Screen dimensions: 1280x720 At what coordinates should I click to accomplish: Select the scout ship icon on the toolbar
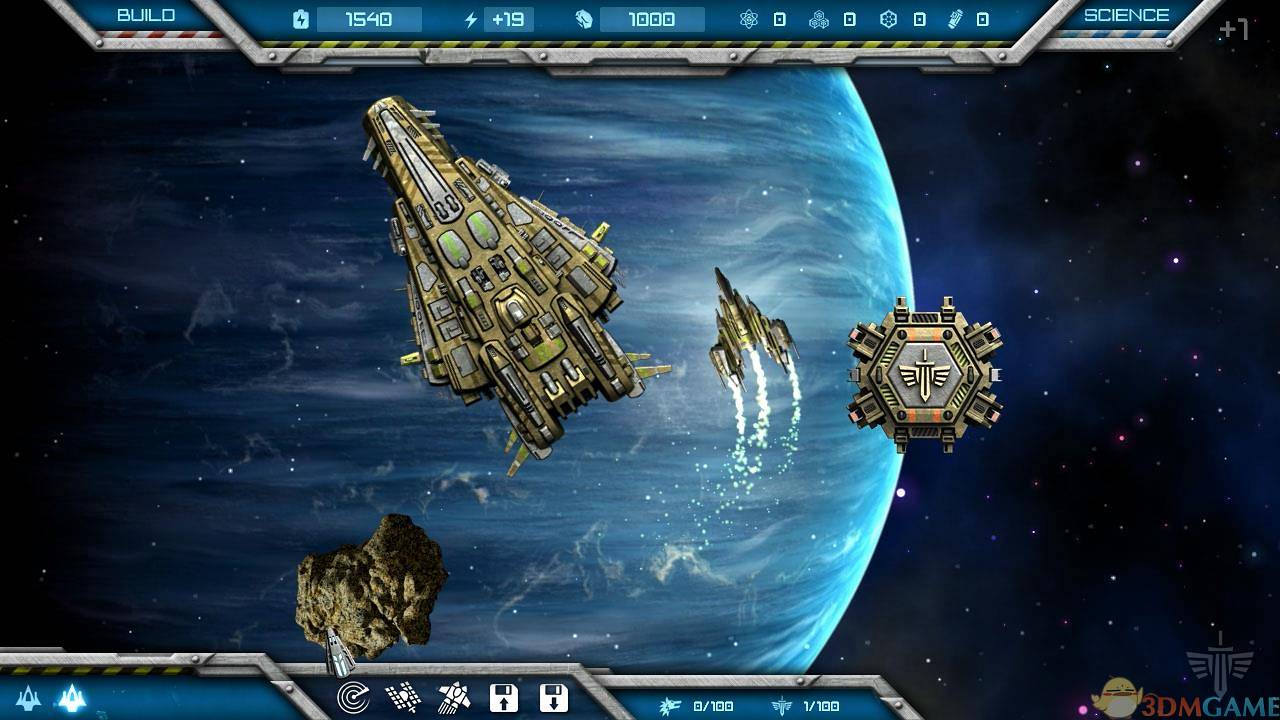coord(454,698)
